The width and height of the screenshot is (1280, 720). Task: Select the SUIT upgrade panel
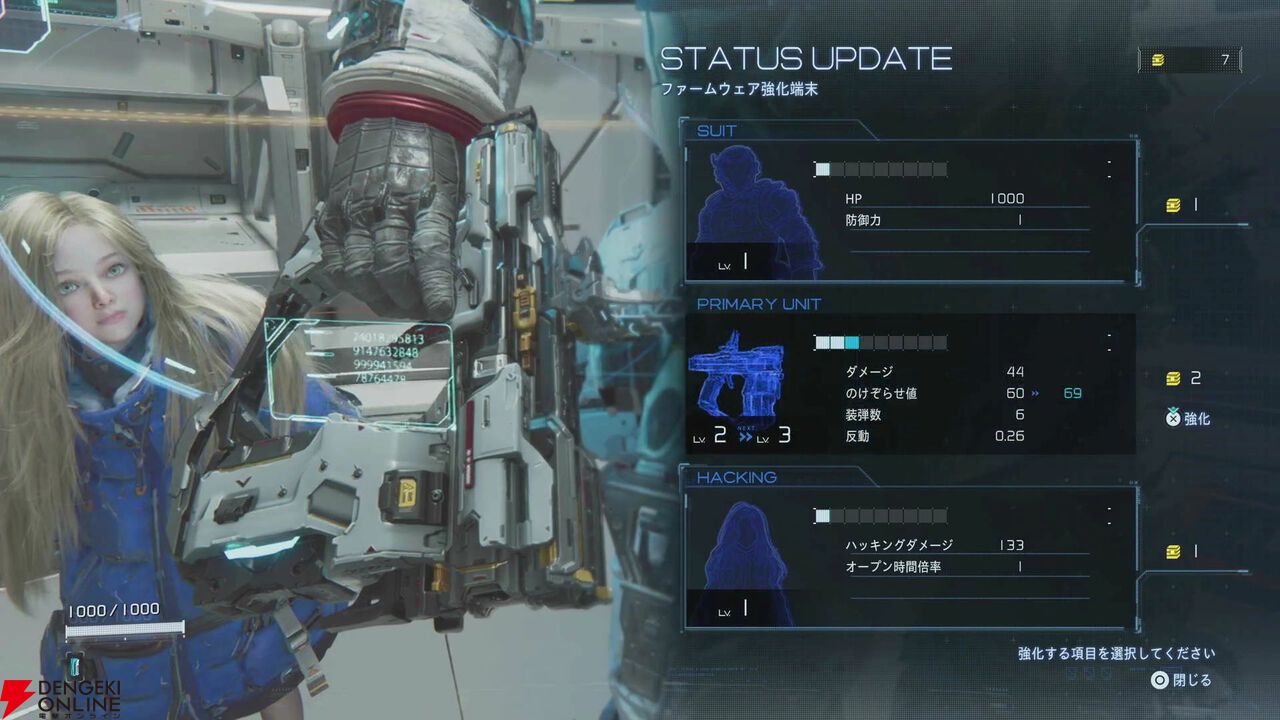910,211
